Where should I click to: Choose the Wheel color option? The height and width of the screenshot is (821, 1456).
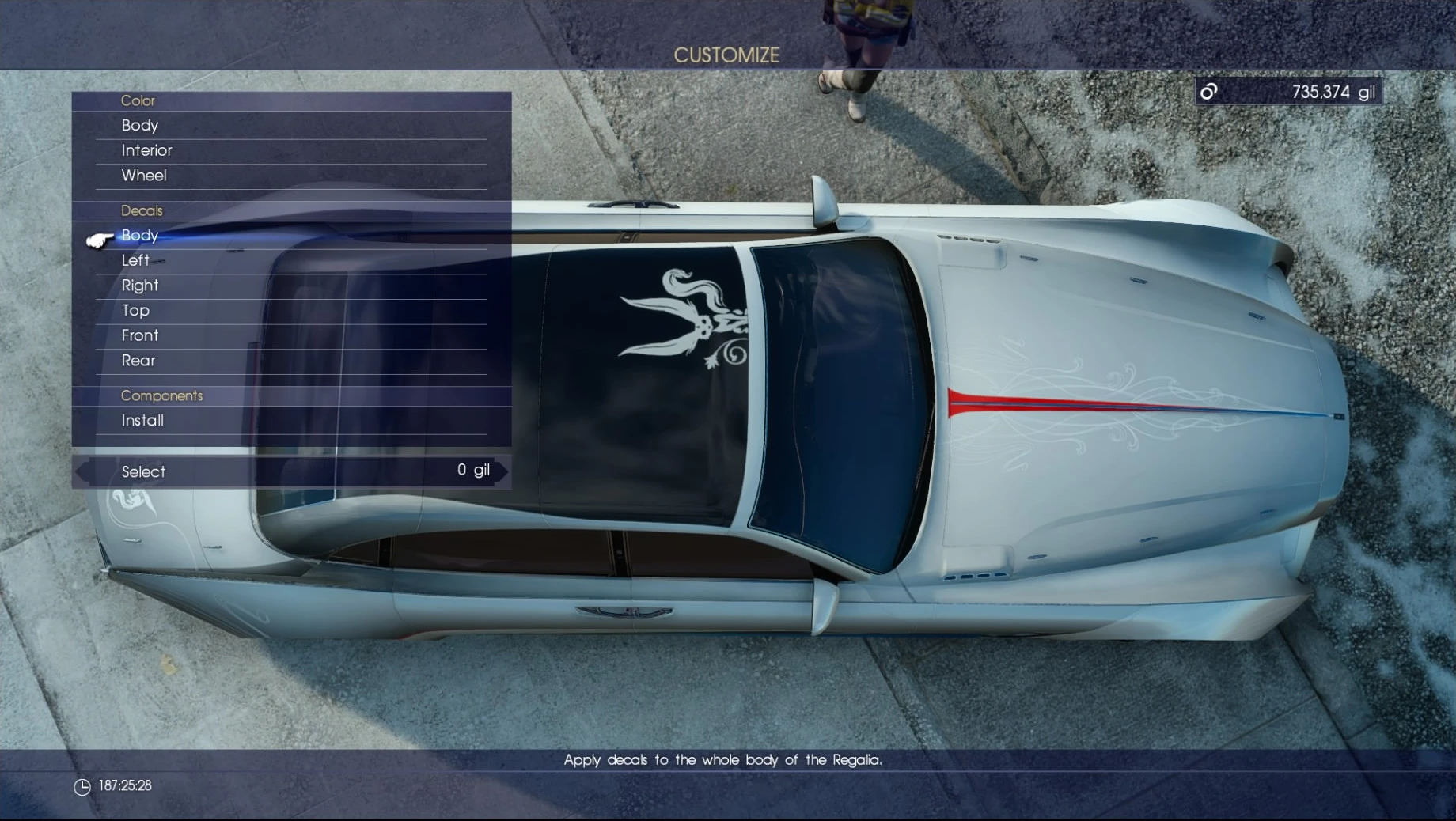click(x=143, y=175)
